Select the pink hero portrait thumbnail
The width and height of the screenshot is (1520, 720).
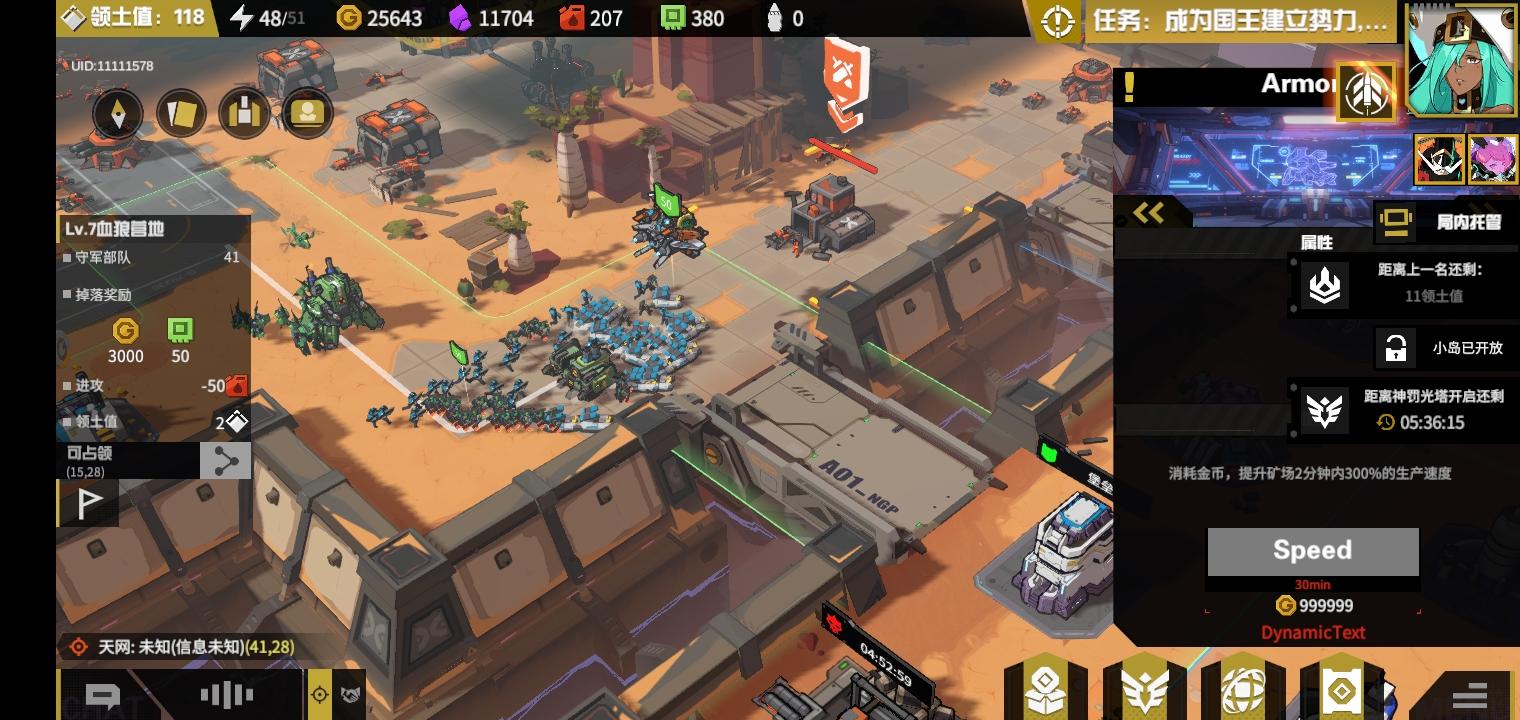coord(1493,157)
